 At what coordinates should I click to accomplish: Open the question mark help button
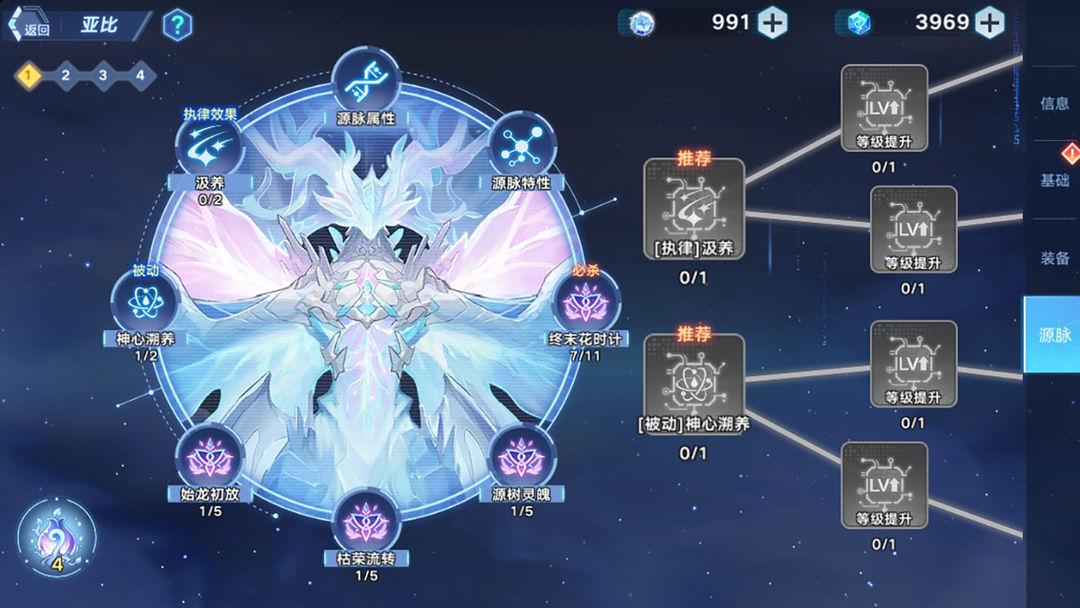(177, 26)
